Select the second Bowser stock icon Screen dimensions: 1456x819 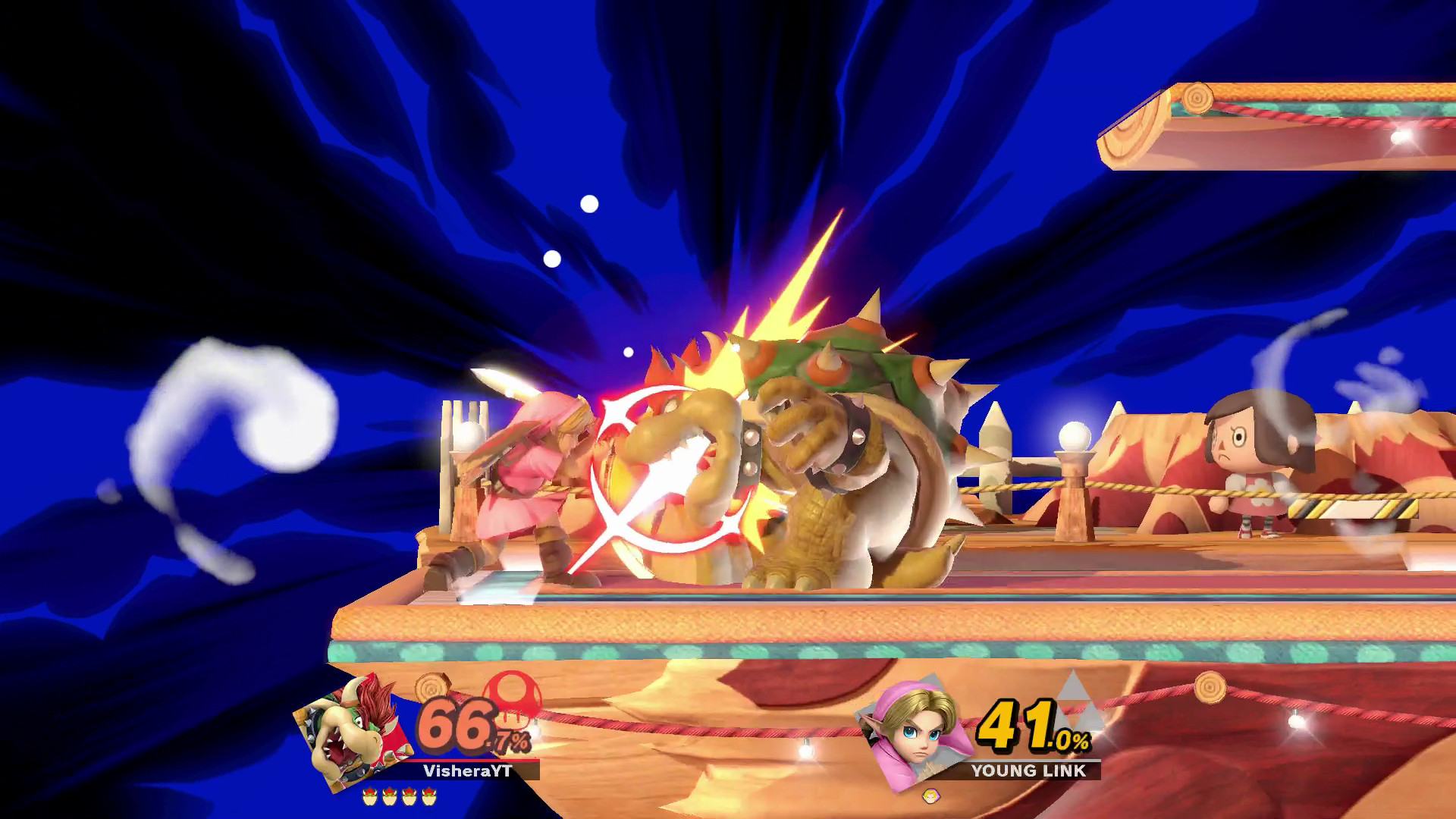pyautogui.click(x=390, y=796)
